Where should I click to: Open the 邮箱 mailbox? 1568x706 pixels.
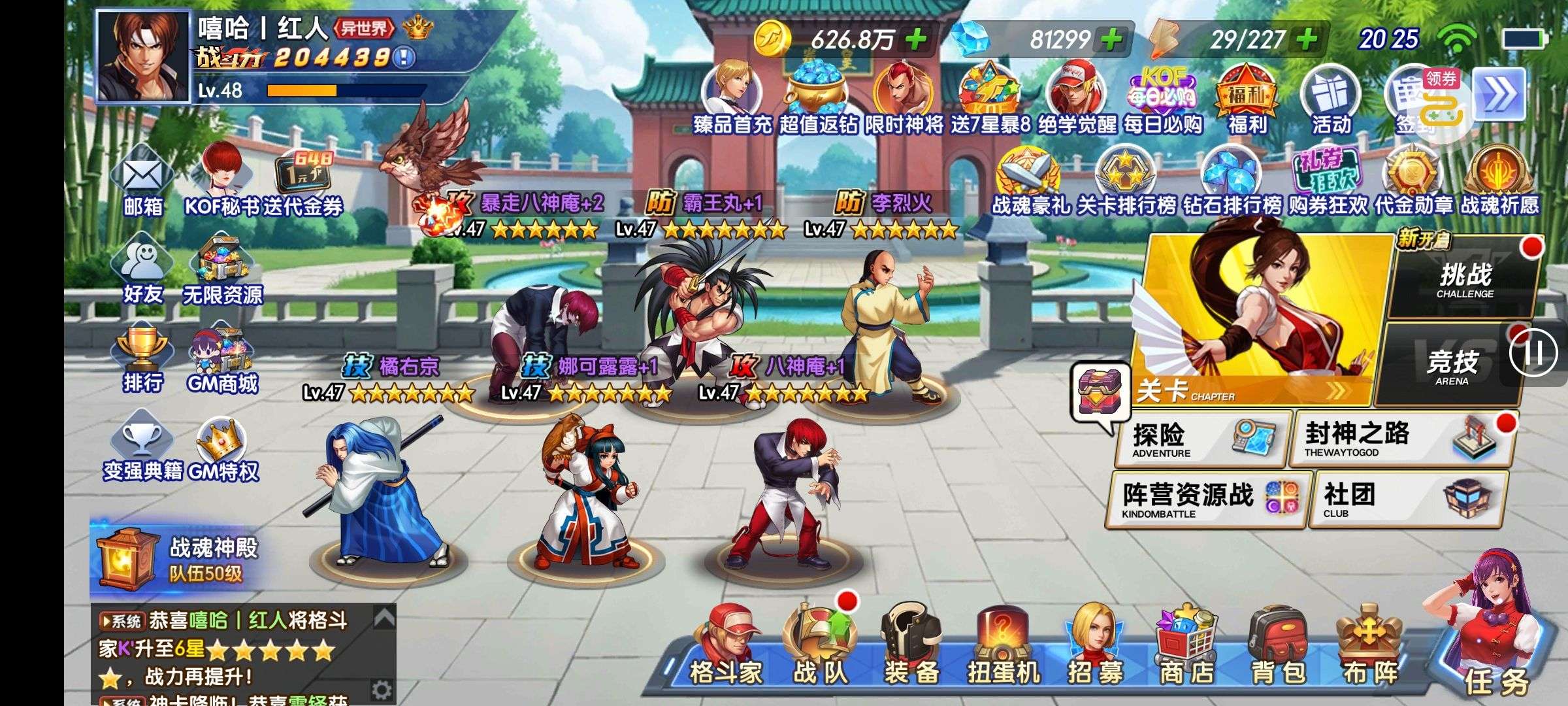pyautogui.click(x=143, y=184)
